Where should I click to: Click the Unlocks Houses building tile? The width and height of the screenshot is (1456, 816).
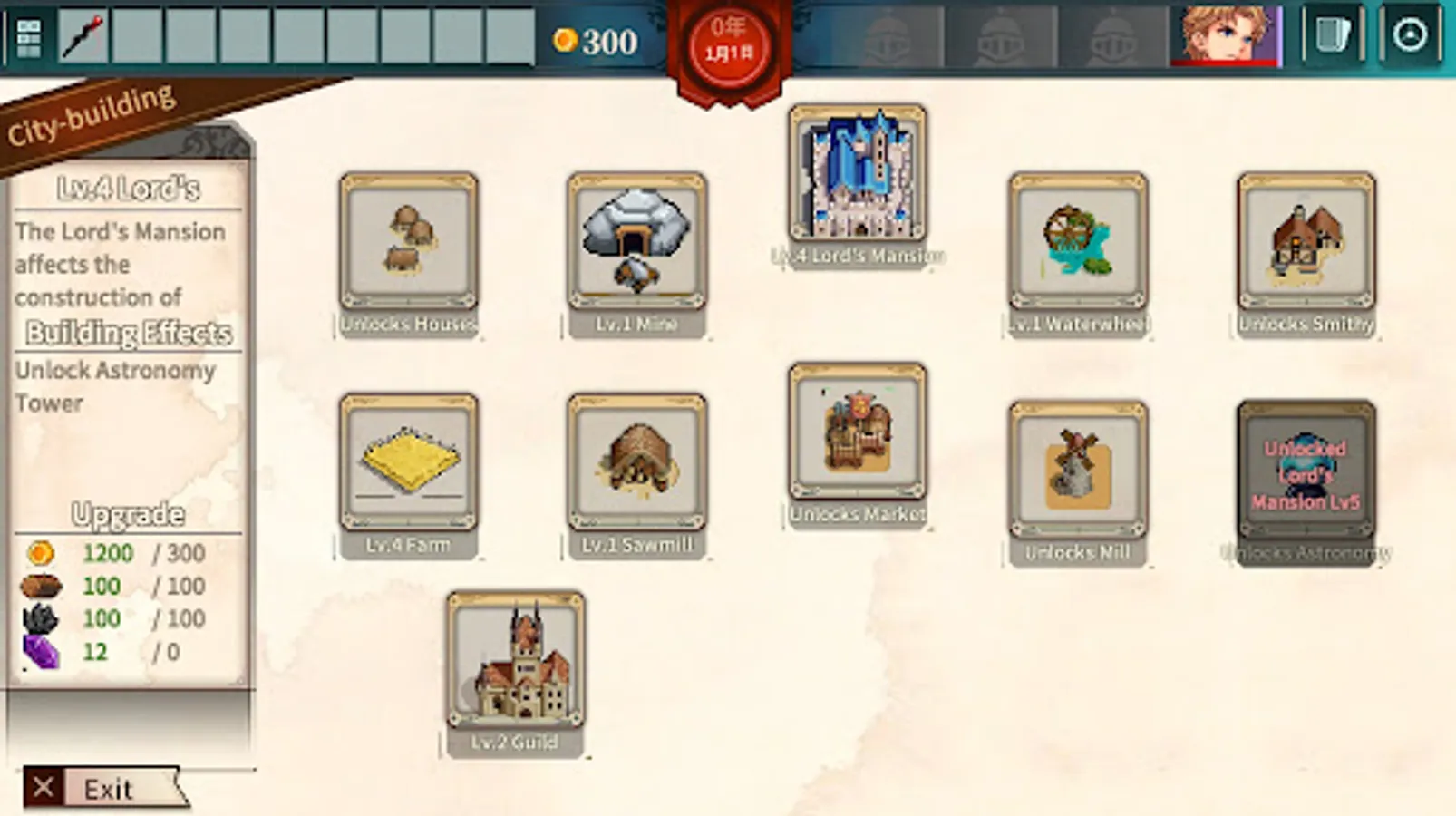tap(410, 245)
